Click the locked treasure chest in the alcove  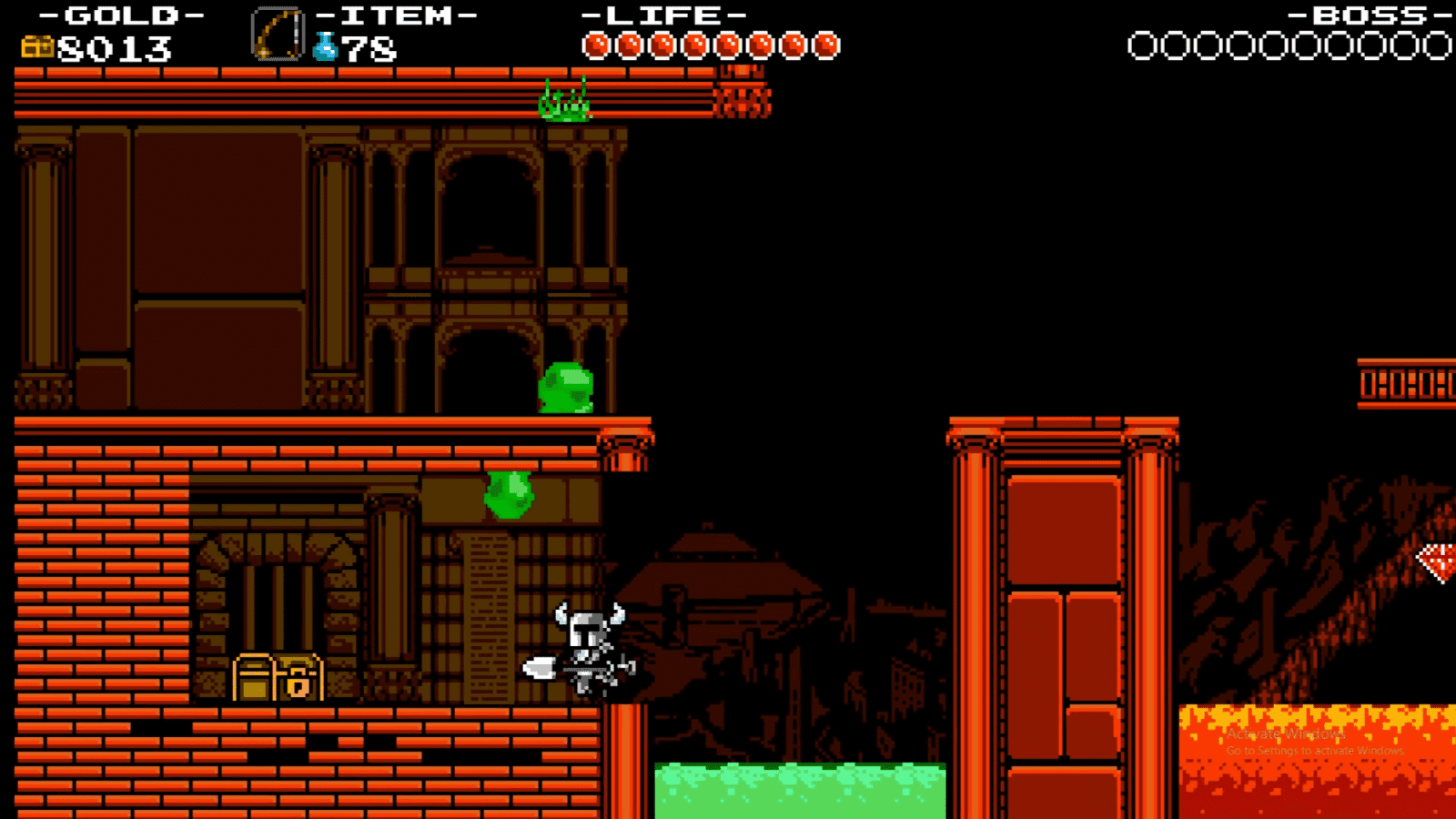pyautogui.click(x=278, y=680)
